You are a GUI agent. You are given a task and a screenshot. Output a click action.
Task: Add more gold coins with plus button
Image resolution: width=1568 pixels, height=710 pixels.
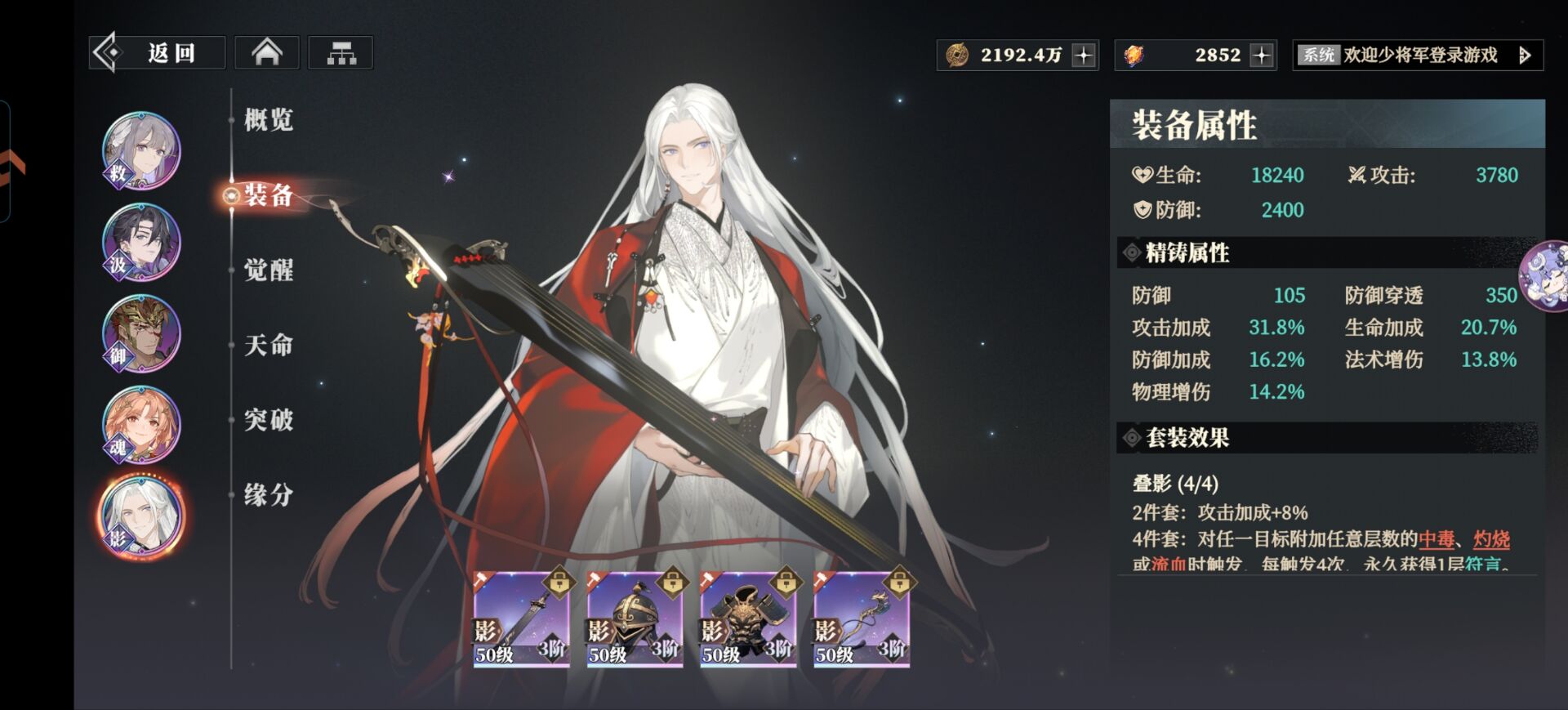coord(1084,55)
